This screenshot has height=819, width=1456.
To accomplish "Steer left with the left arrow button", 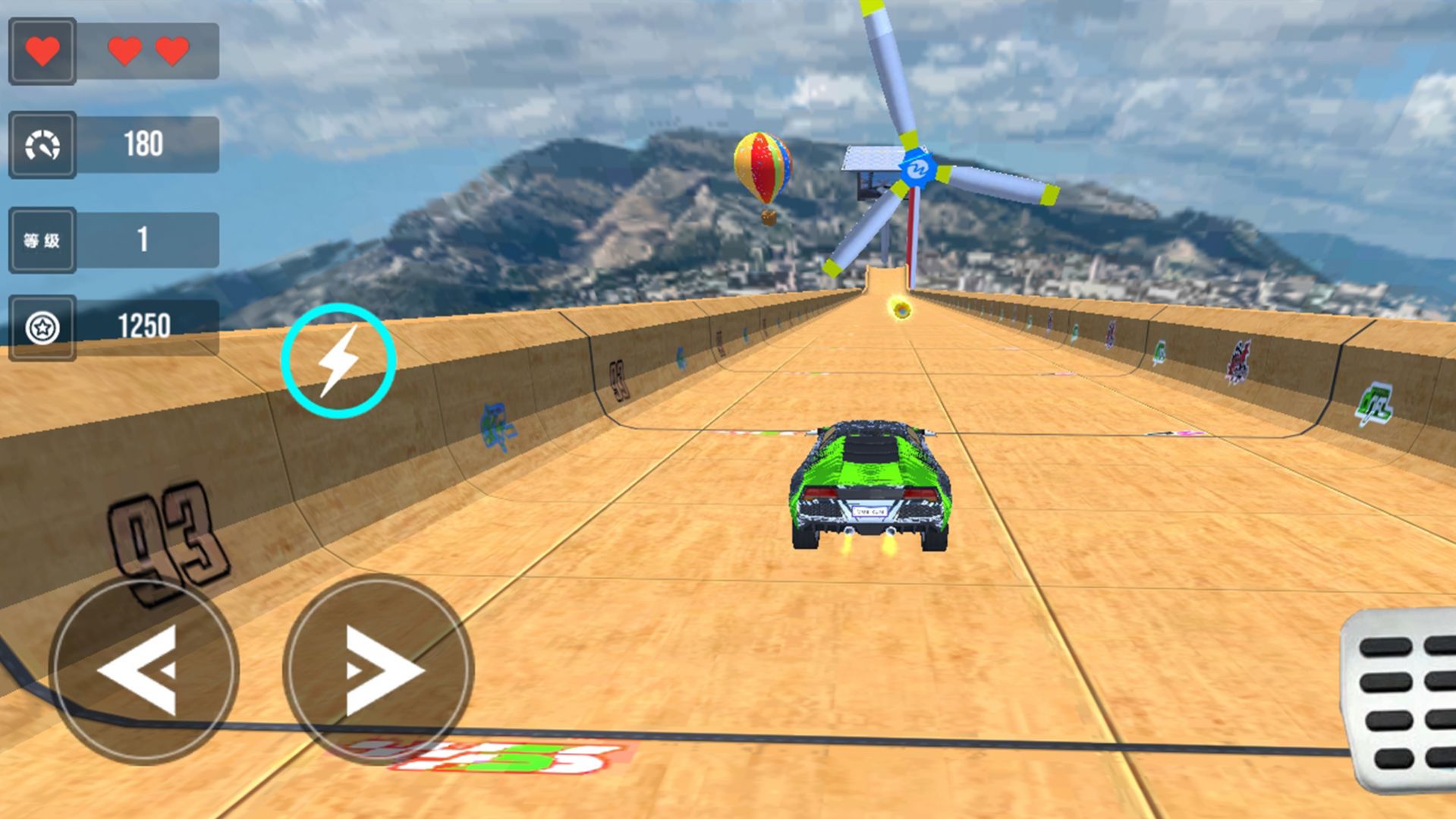I will (144, 670).
